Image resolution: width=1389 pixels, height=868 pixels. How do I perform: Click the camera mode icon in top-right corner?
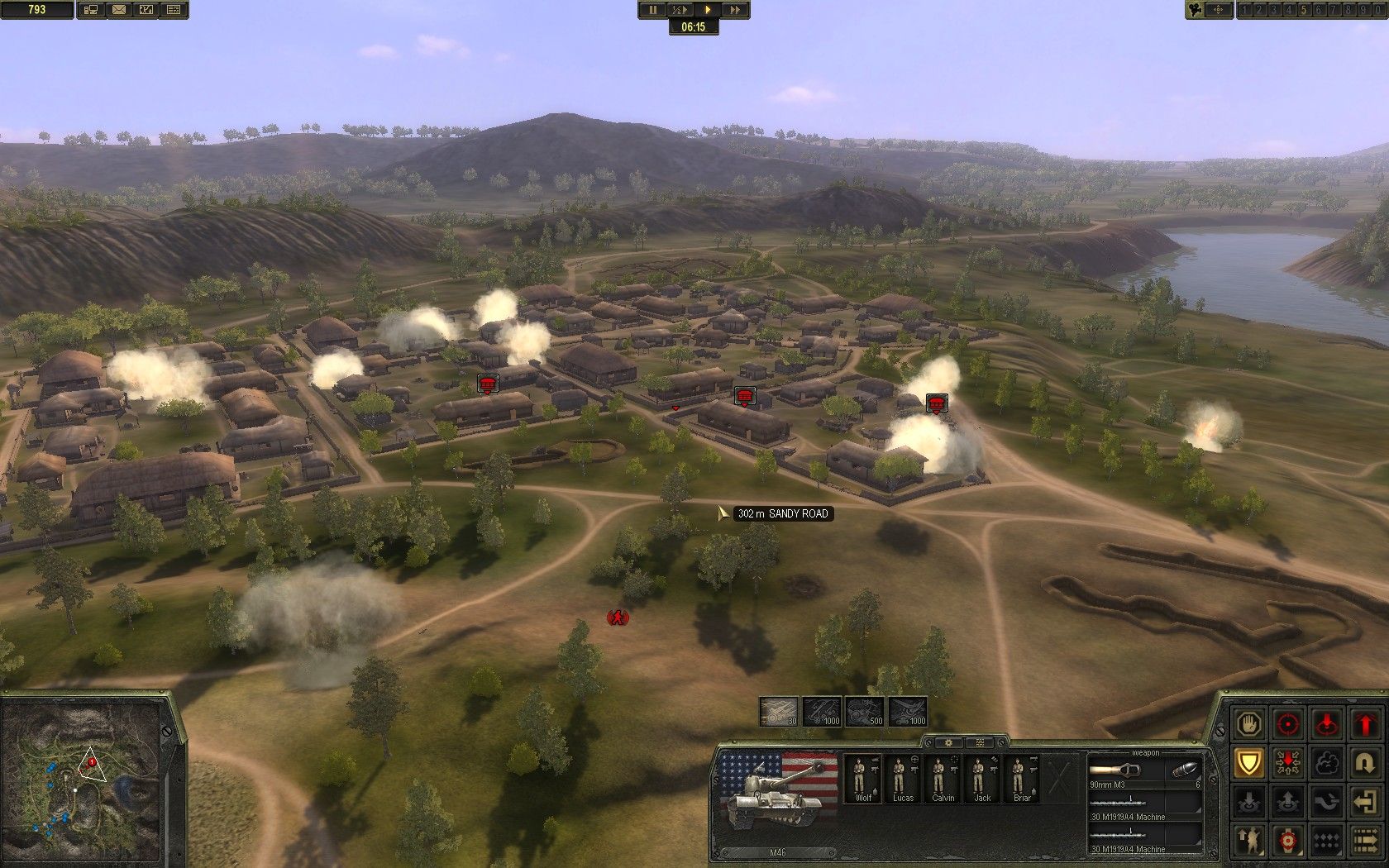point(1194,10)
